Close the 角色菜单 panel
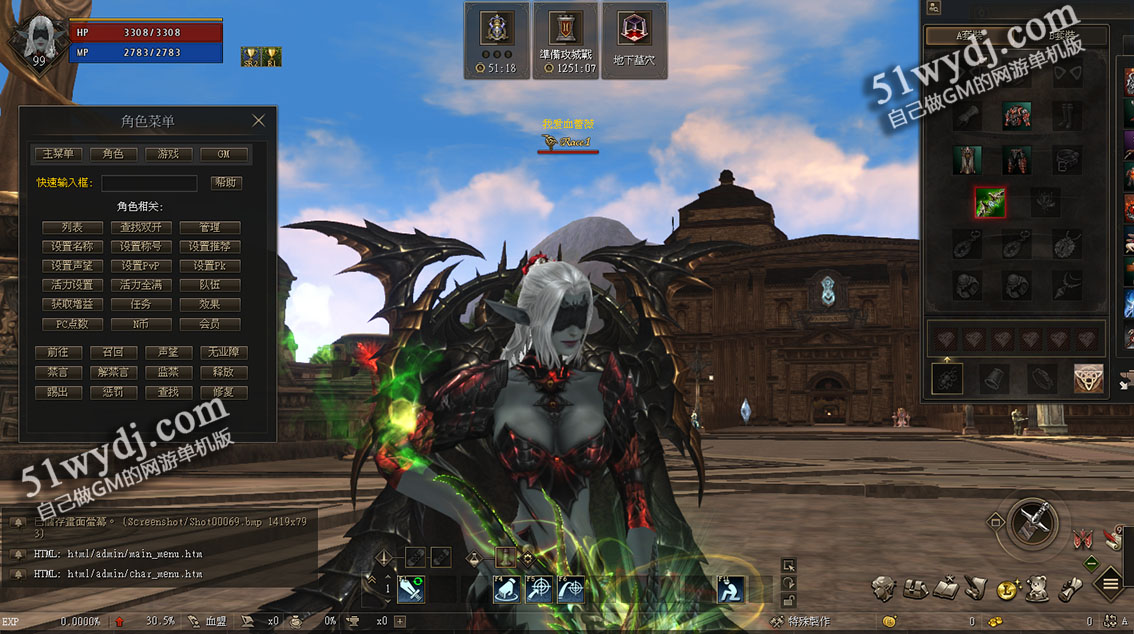The height and width of the screenshot is (634, 1134). (x=258, y=121)
